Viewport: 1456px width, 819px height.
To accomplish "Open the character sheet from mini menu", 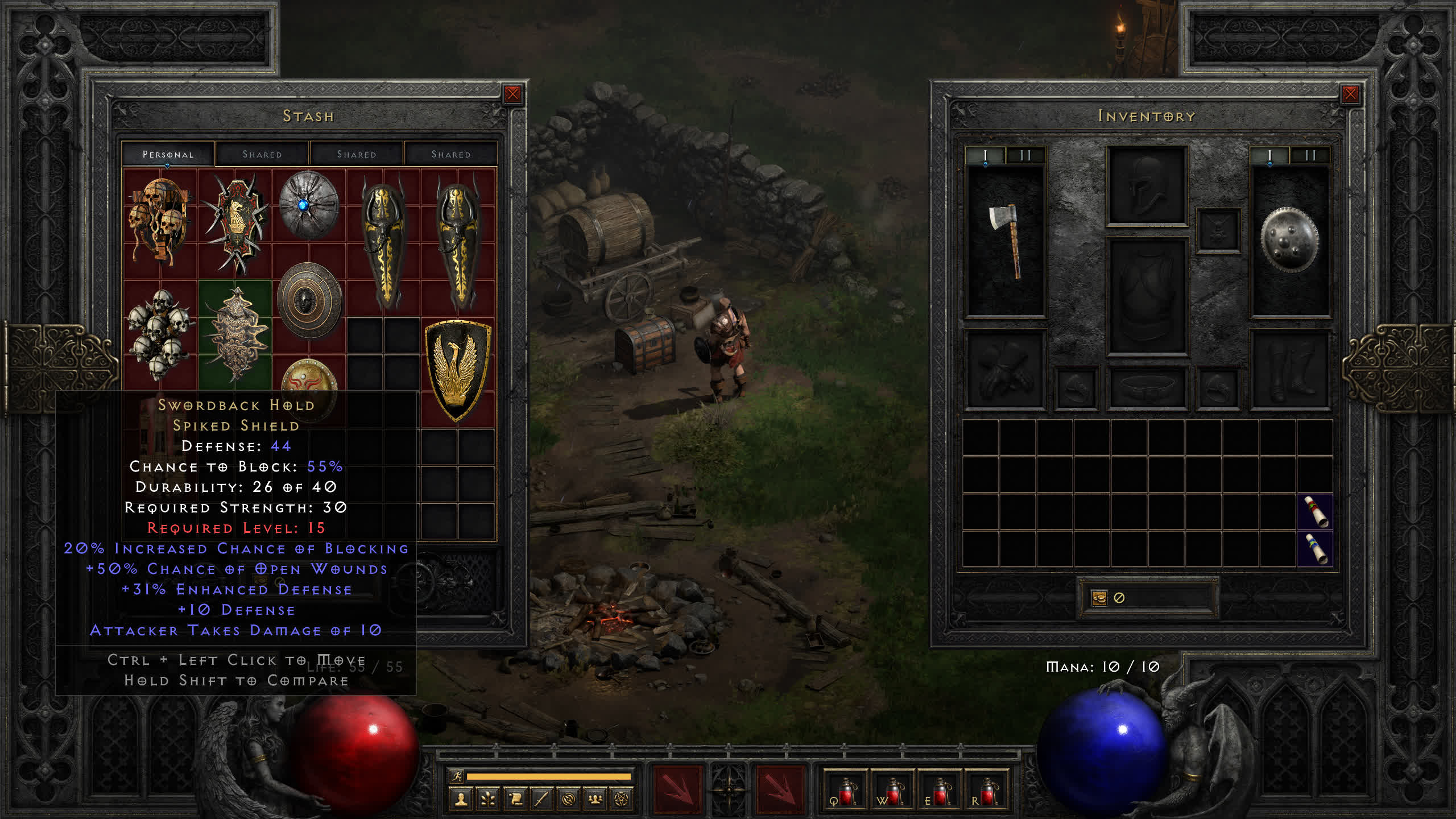I will coord(461,800).
